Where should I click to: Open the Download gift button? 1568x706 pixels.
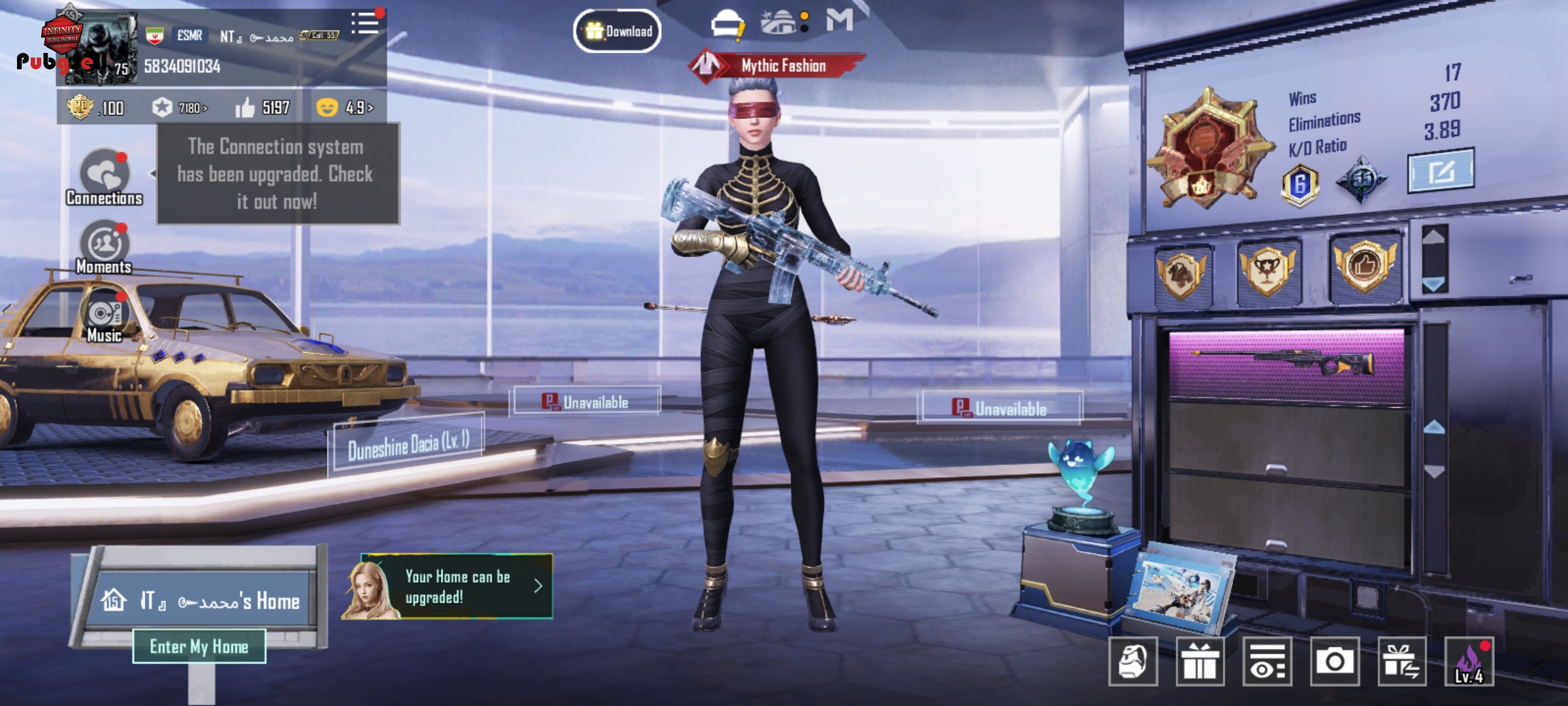617,31
